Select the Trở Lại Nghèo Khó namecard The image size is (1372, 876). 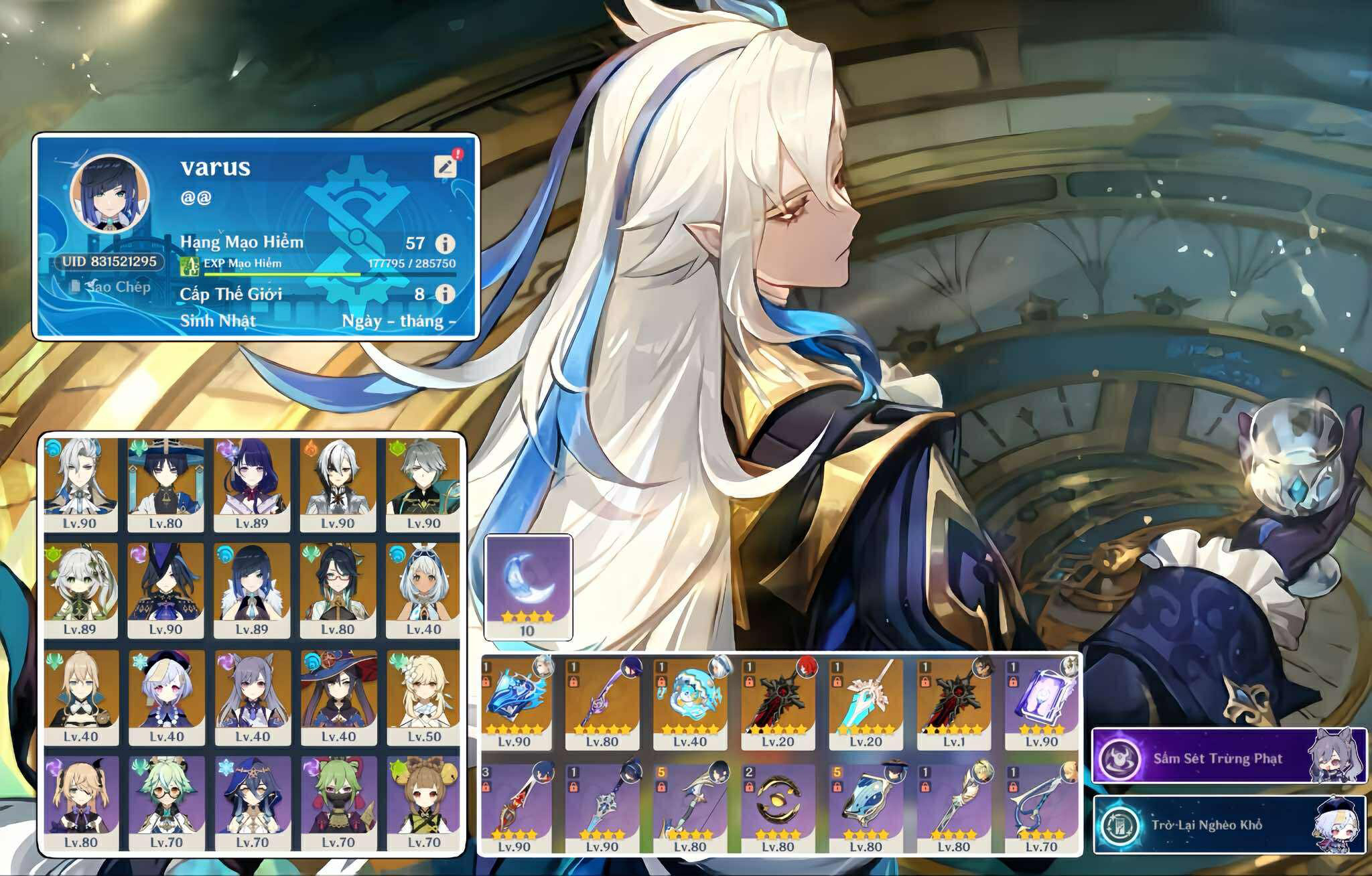pyautogui.click(x=1228, y=824)
